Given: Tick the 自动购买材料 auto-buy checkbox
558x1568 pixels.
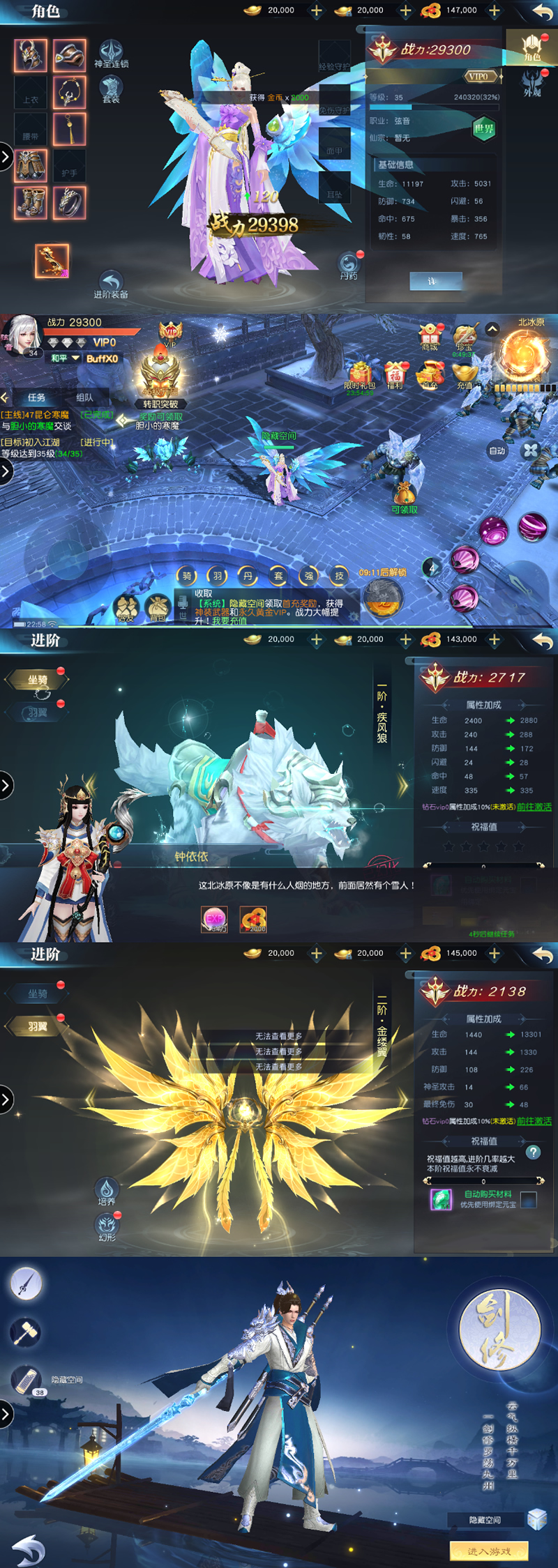Looking at the screenshot, I should [529, 1199].
